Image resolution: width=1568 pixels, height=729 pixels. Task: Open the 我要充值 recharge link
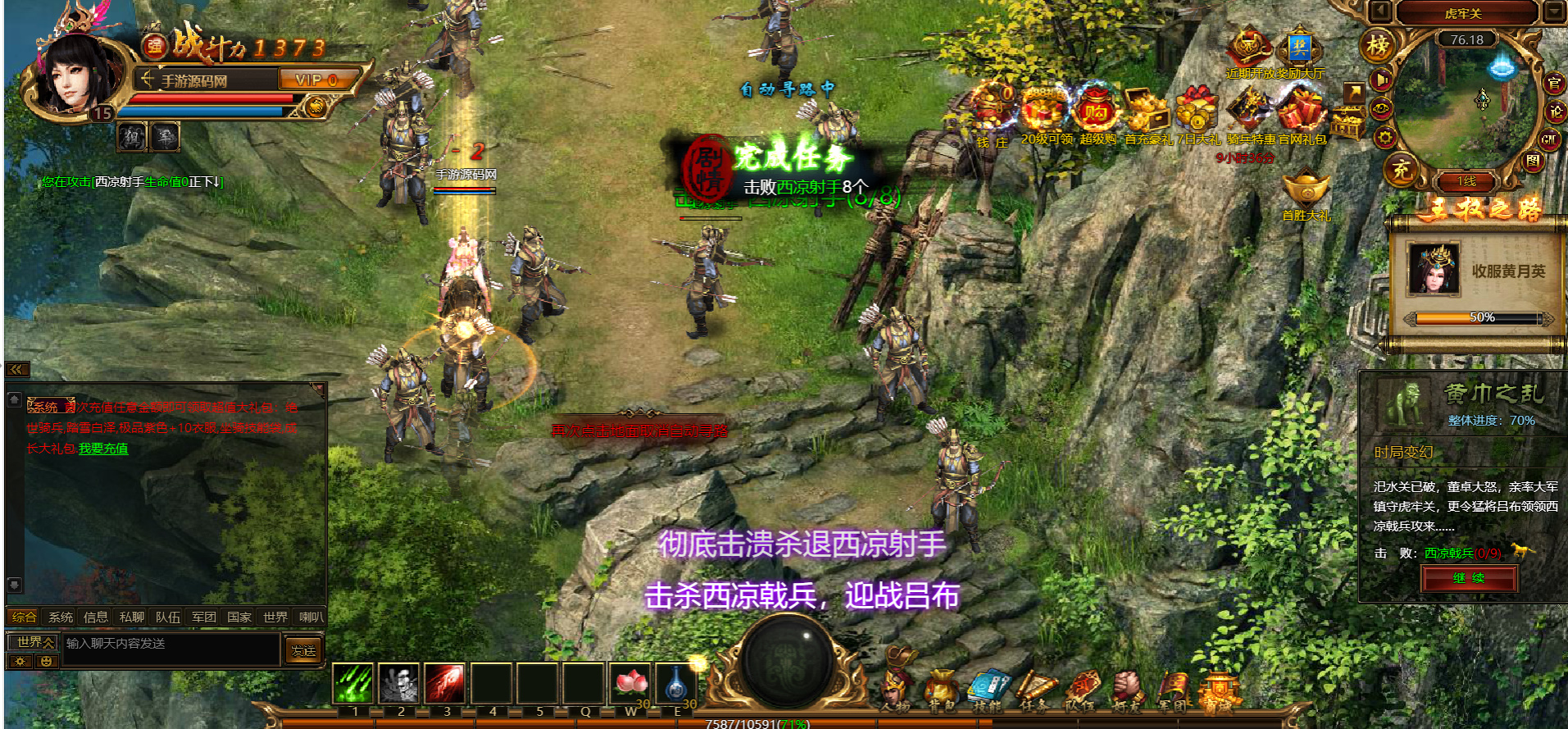[103, 449]
